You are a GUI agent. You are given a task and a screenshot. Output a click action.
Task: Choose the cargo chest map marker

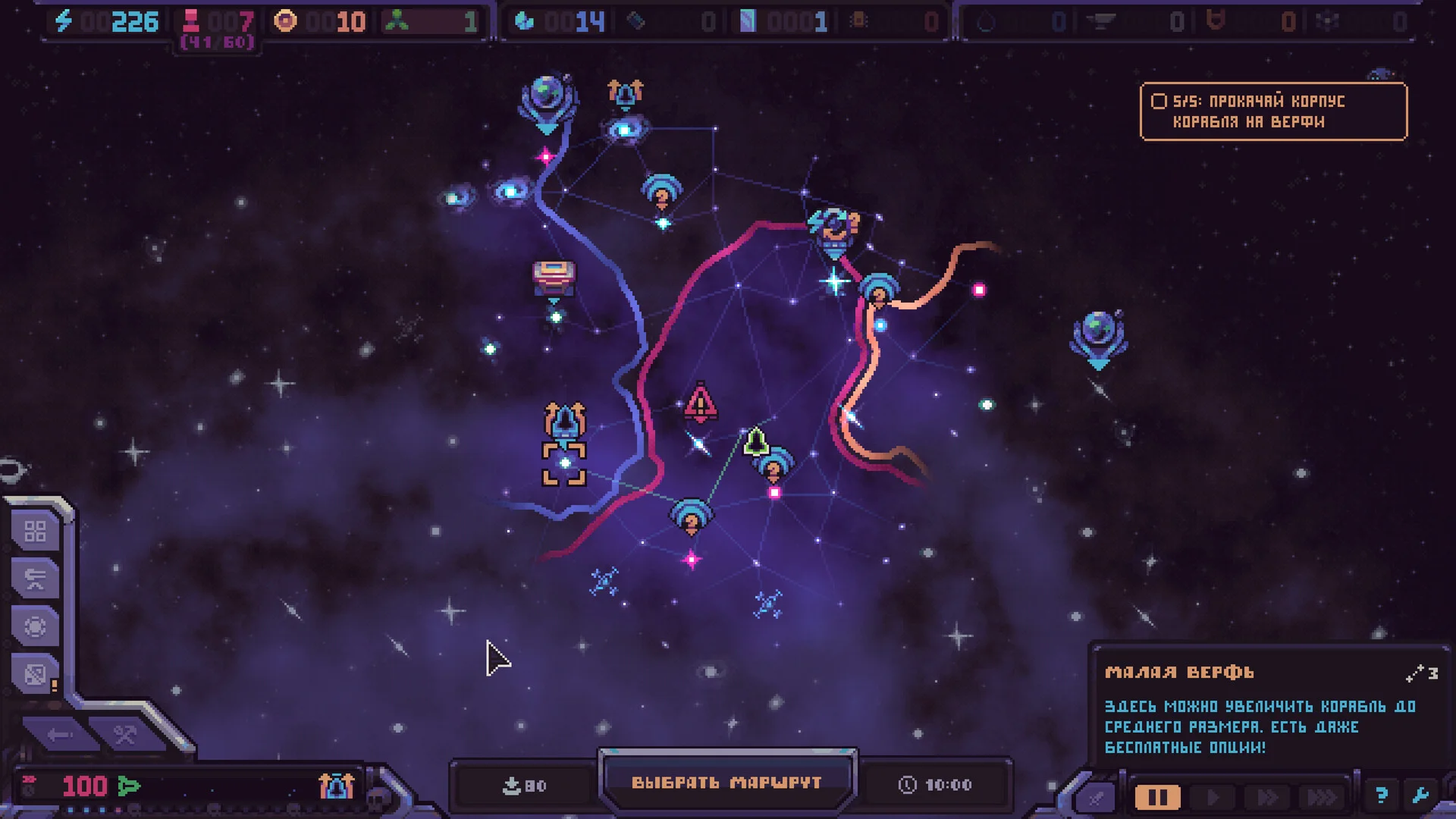[x=554, y=278]
